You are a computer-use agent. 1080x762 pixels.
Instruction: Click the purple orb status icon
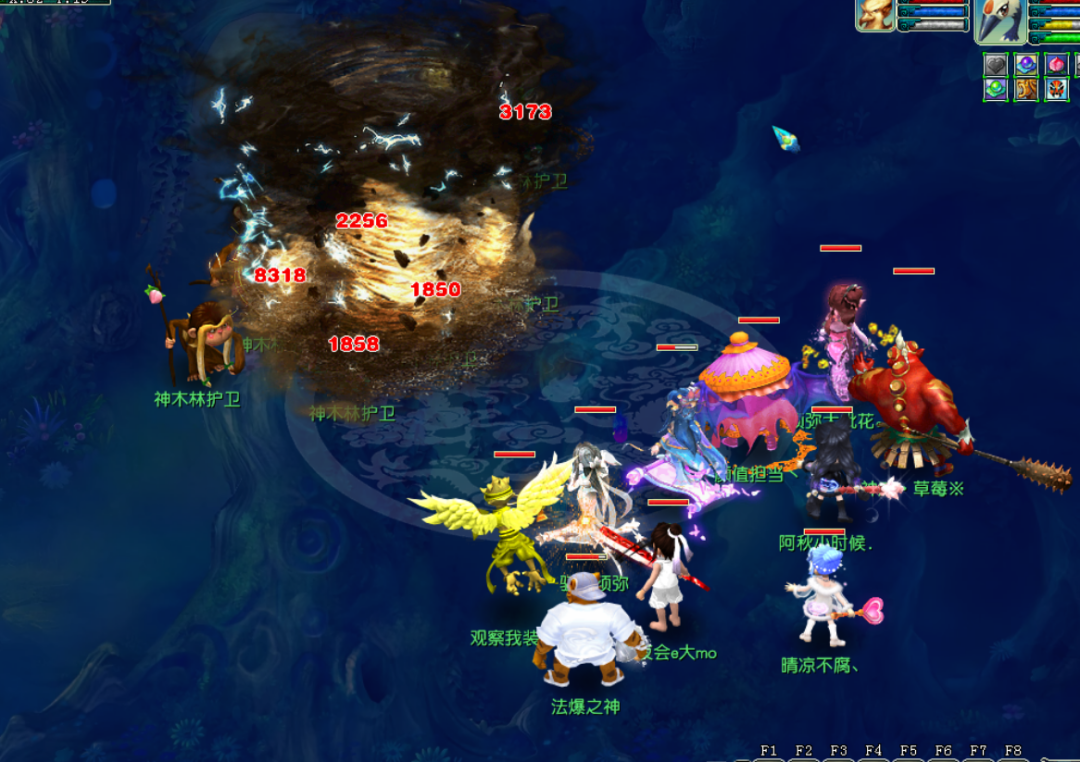point(1026,65)
